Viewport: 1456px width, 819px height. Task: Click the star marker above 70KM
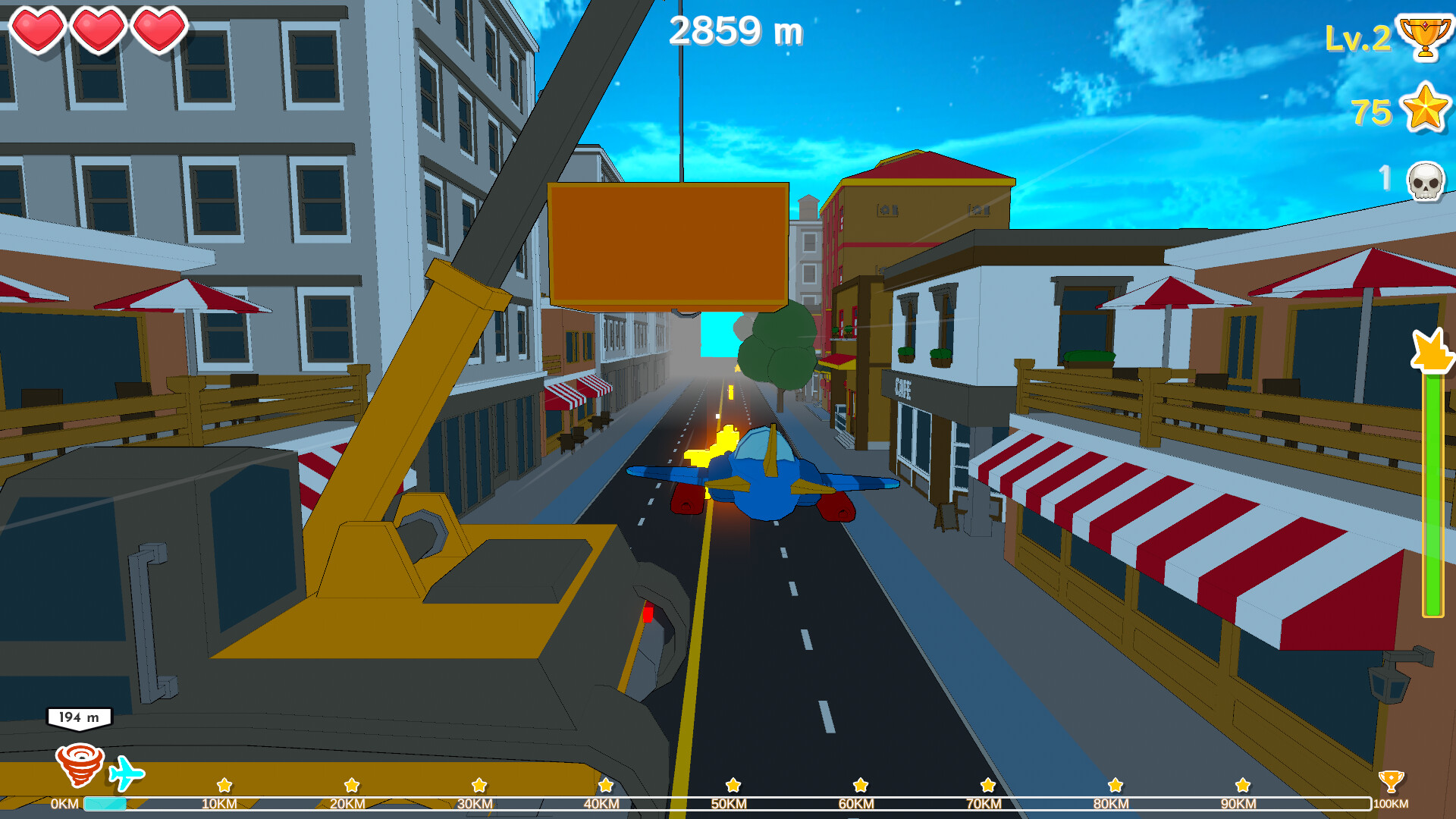[987, 786]
